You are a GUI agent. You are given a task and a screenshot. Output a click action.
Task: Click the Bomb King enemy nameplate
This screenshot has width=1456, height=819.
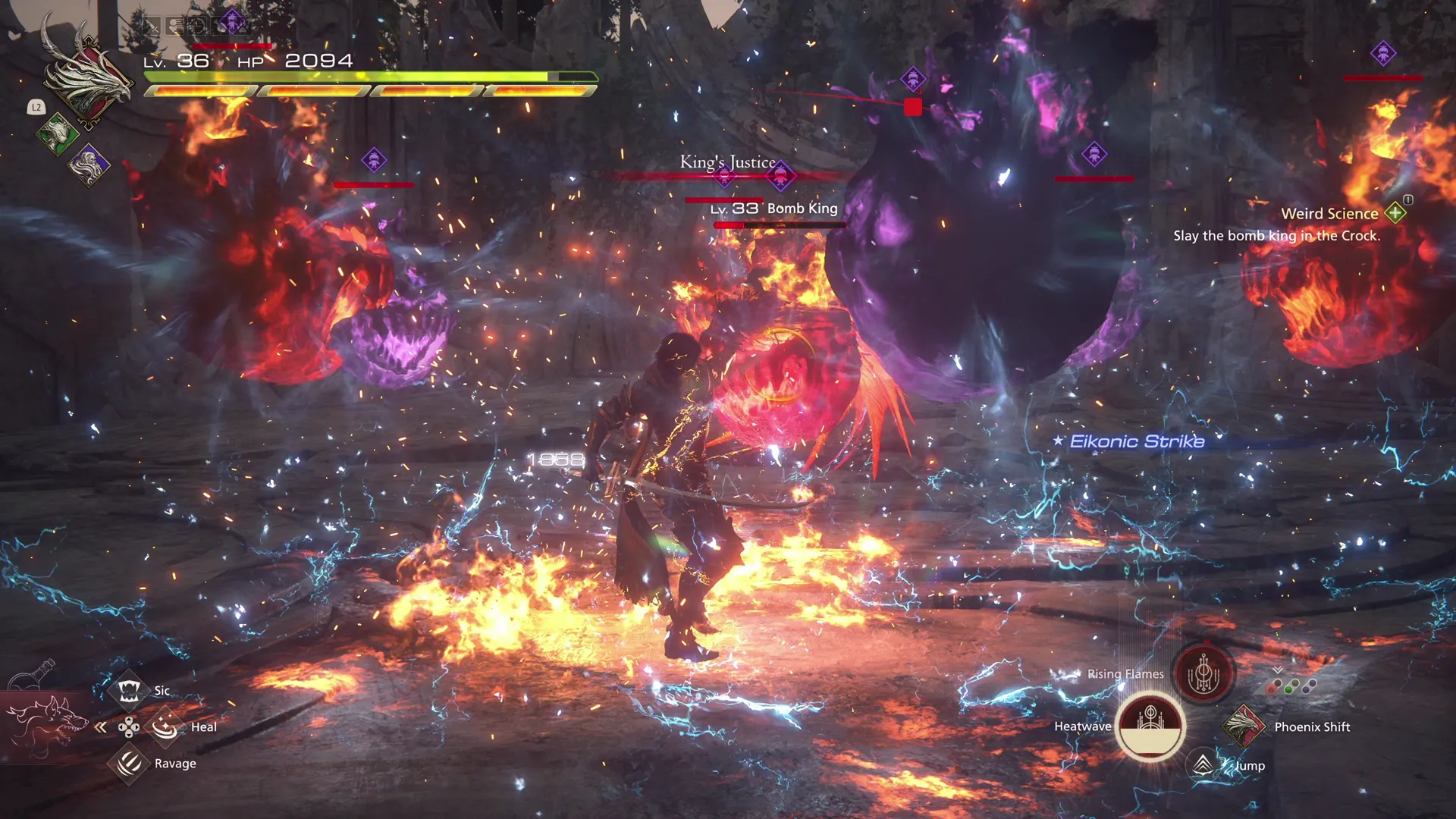pyautogui.click(x=773, y=208)
